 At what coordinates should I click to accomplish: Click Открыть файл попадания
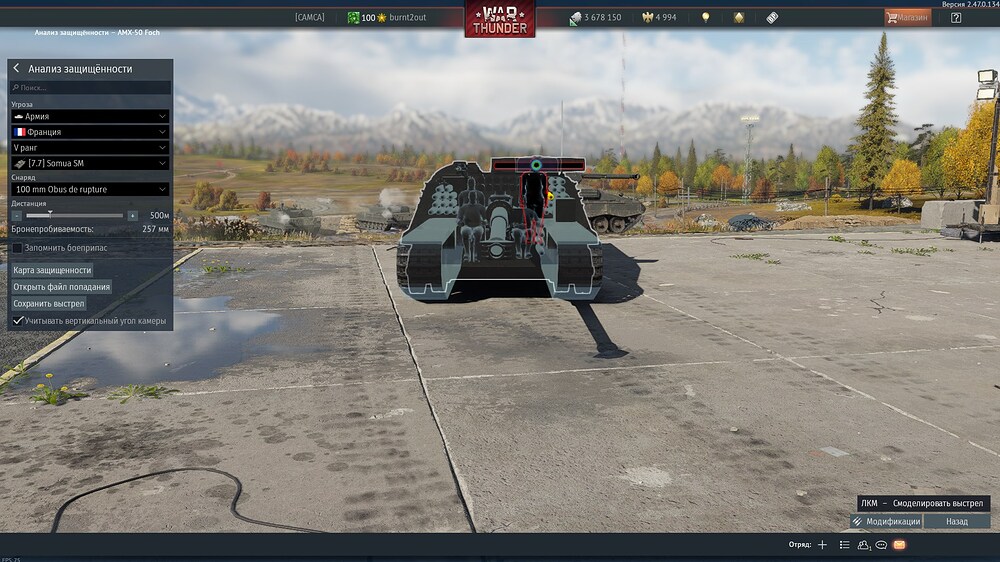point(61,287)
